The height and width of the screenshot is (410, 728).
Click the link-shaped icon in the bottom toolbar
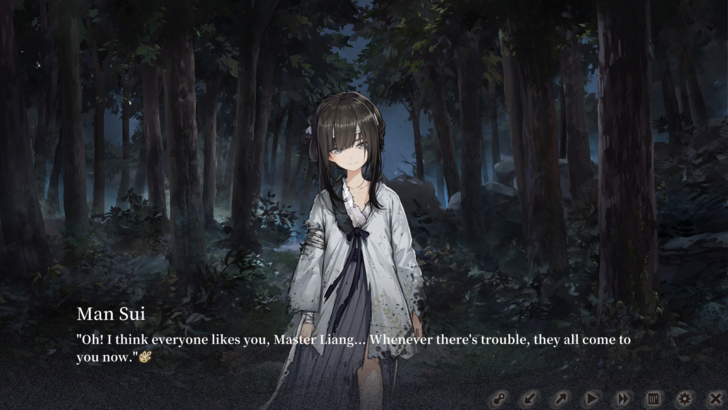[499, 398]
